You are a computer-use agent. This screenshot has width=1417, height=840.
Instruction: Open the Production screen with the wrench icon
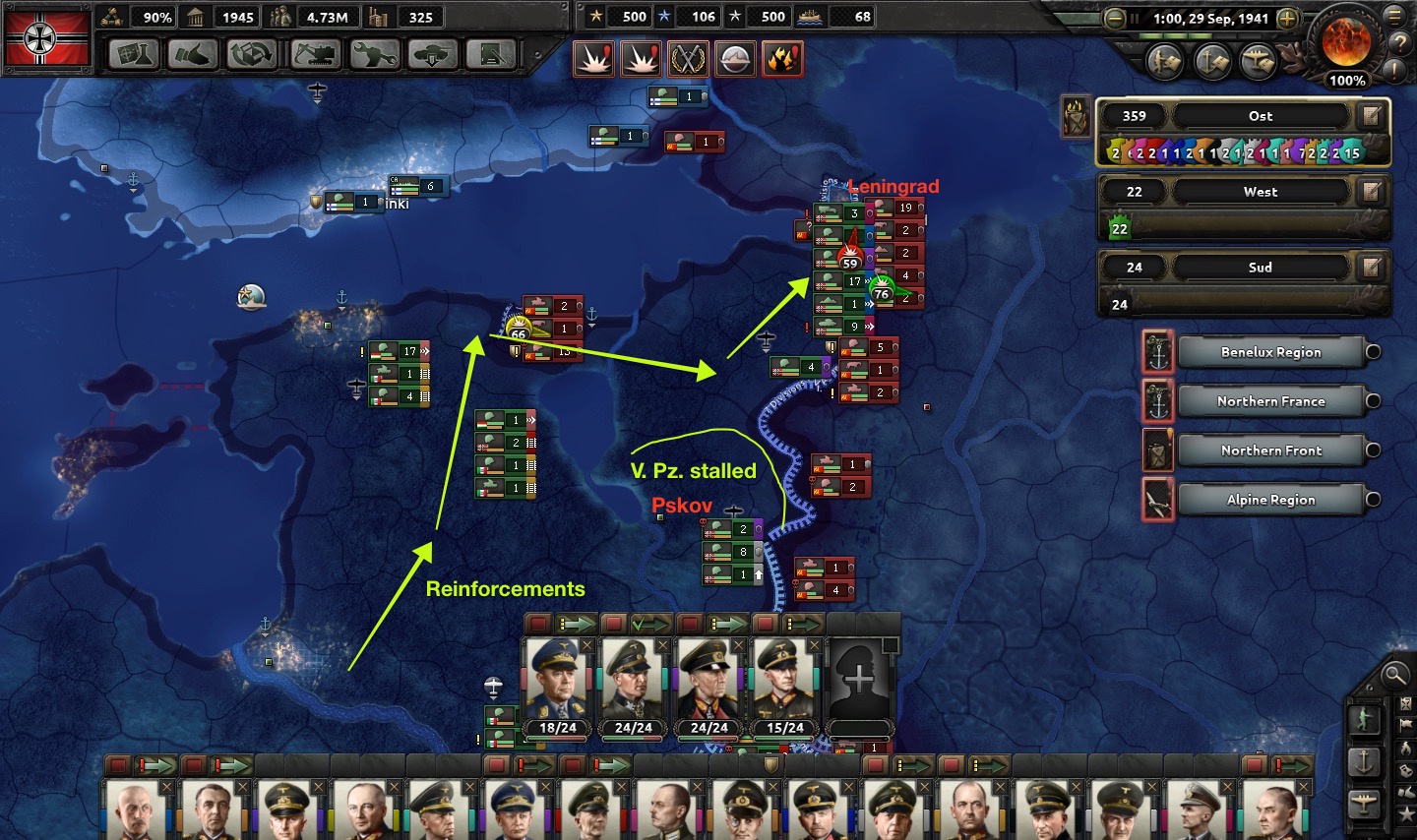pos(374,55)
